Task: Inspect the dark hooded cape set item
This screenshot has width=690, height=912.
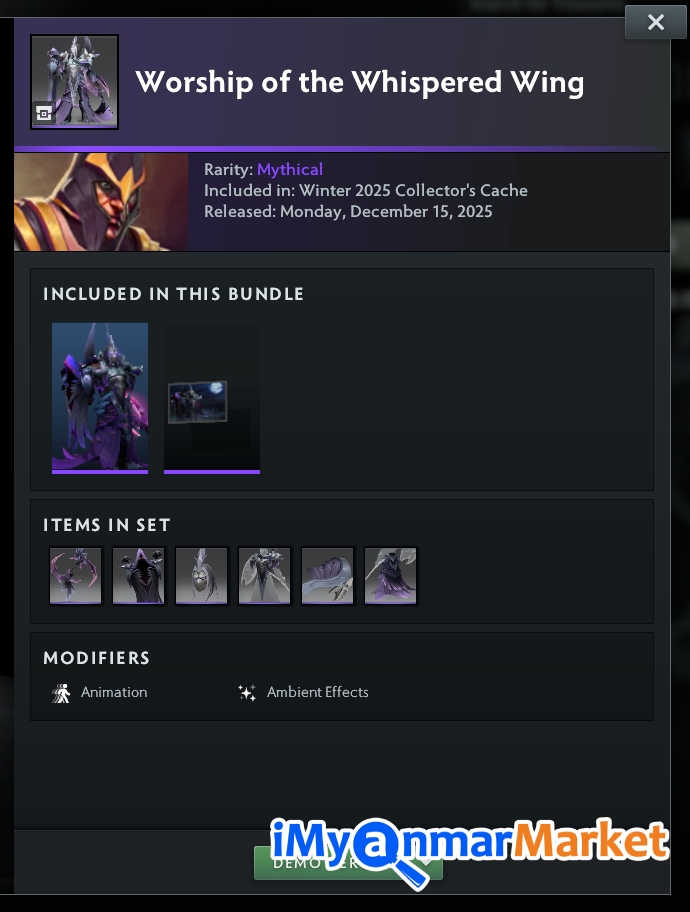Action: point(139,576)
